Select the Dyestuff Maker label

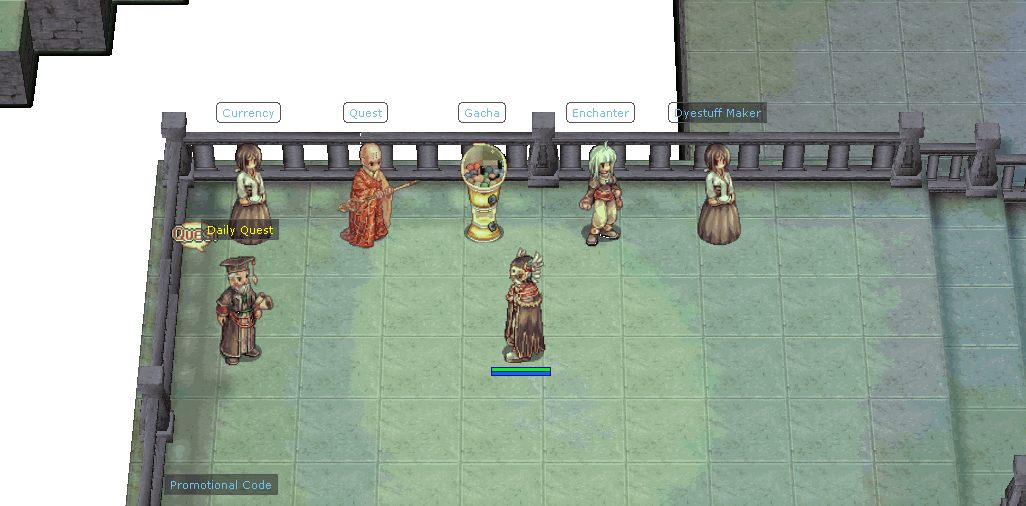717,113
